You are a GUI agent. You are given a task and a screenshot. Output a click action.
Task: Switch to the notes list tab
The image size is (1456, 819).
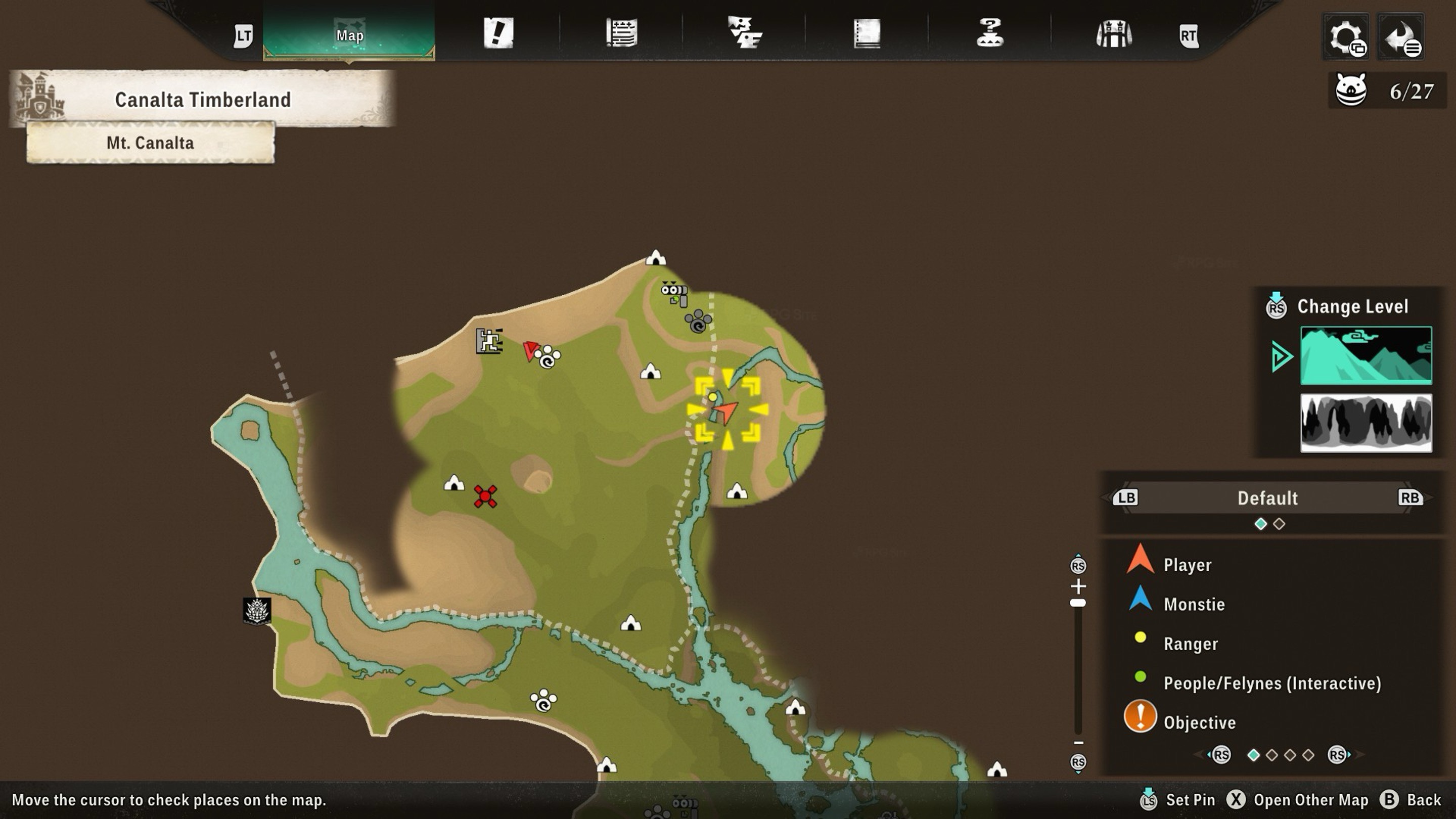(x=621, y=33)
